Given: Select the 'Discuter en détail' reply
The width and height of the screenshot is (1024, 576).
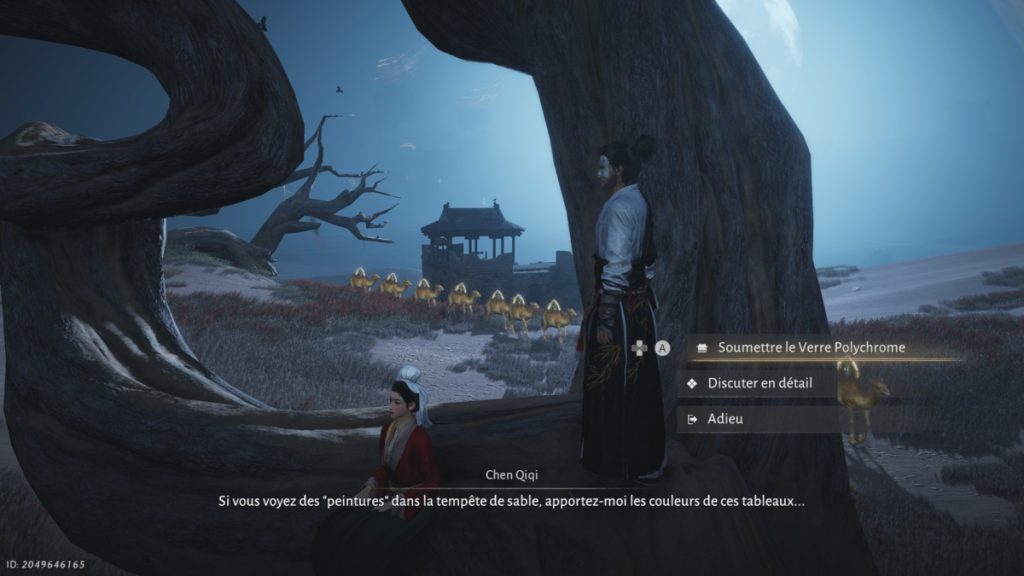Looking at the screenshot, I should [760, 383].
